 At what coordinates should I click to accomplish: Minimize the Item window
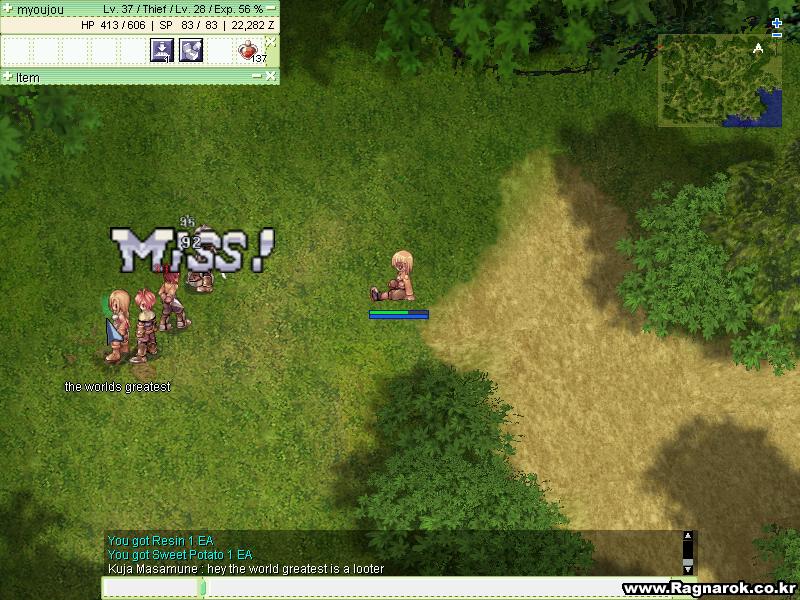(x=256, y=77)
